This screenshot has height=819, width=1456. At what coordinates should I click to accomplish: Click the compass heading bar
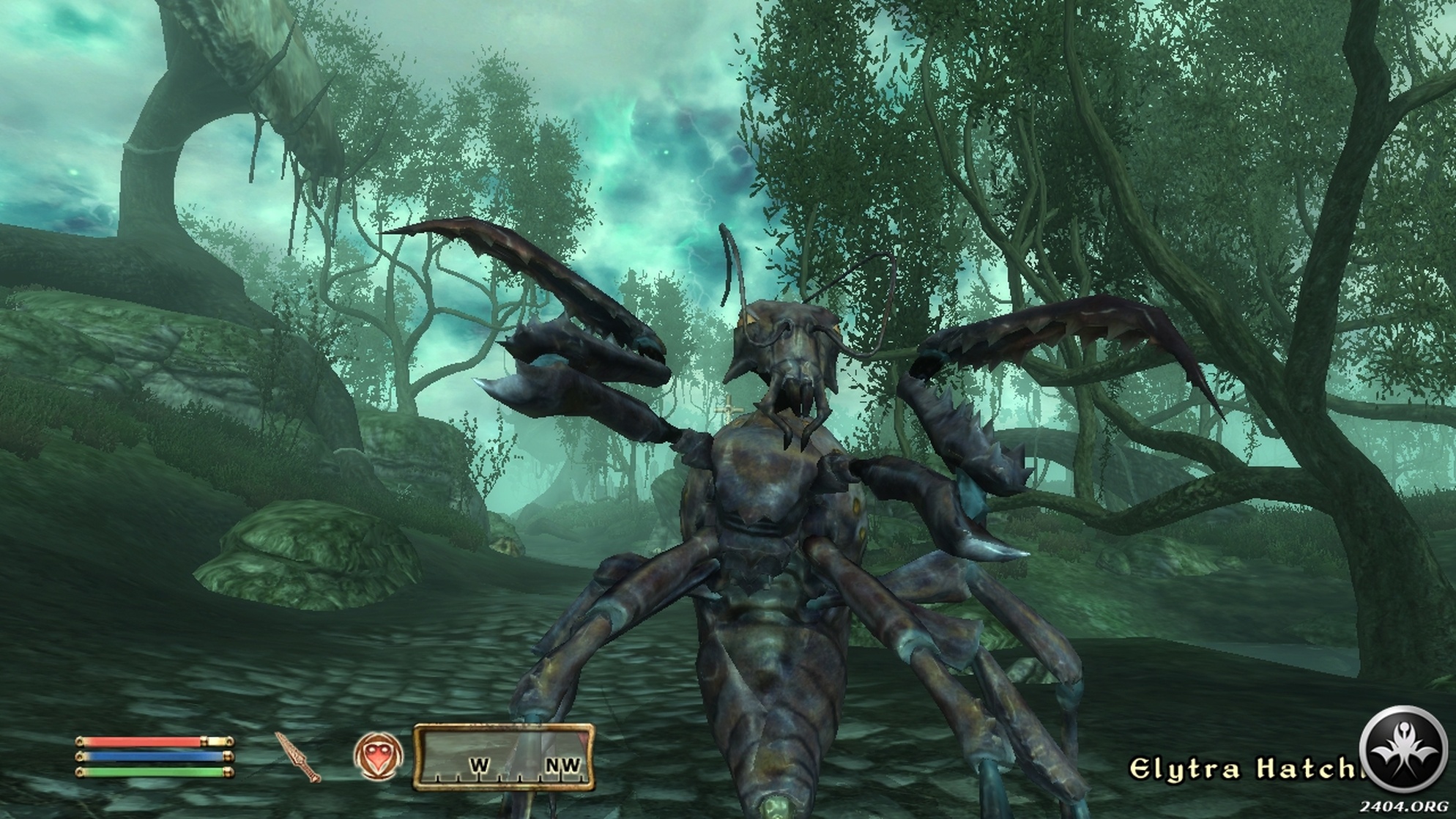[x=504, y=757]
